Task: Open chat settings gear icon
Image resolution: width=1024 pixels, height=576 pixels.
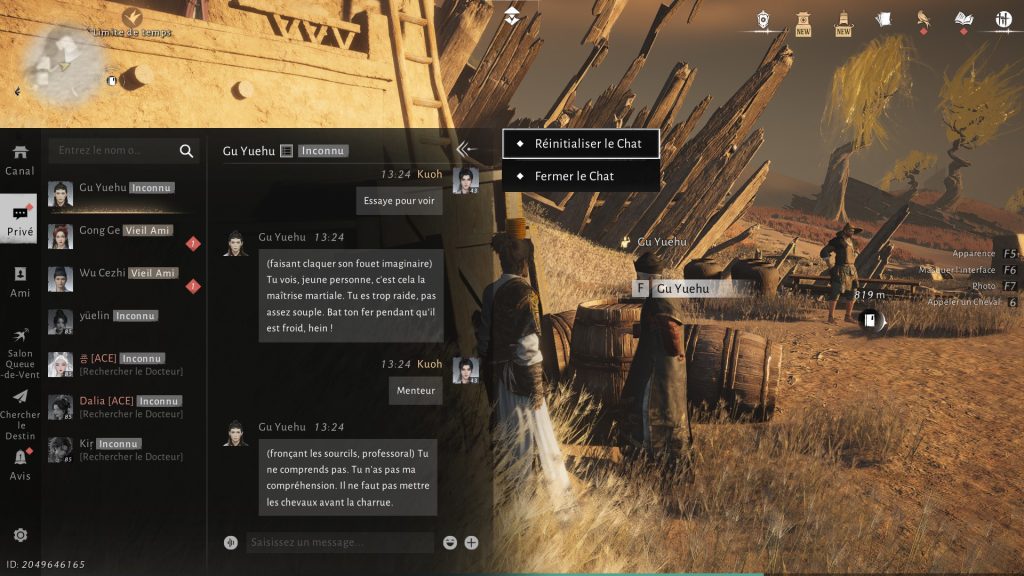Action: tap(20, 535)
